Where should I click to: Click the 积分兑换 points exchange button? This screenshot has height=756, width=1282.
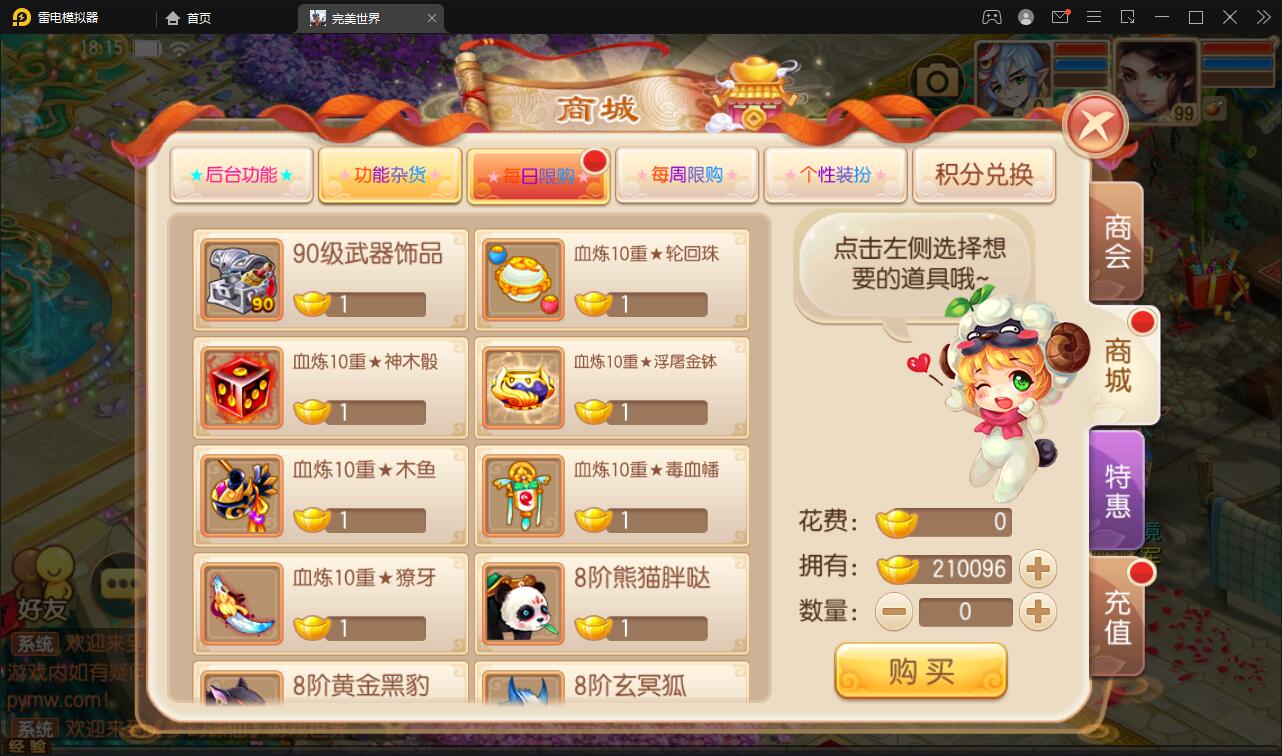coord(984,173)
